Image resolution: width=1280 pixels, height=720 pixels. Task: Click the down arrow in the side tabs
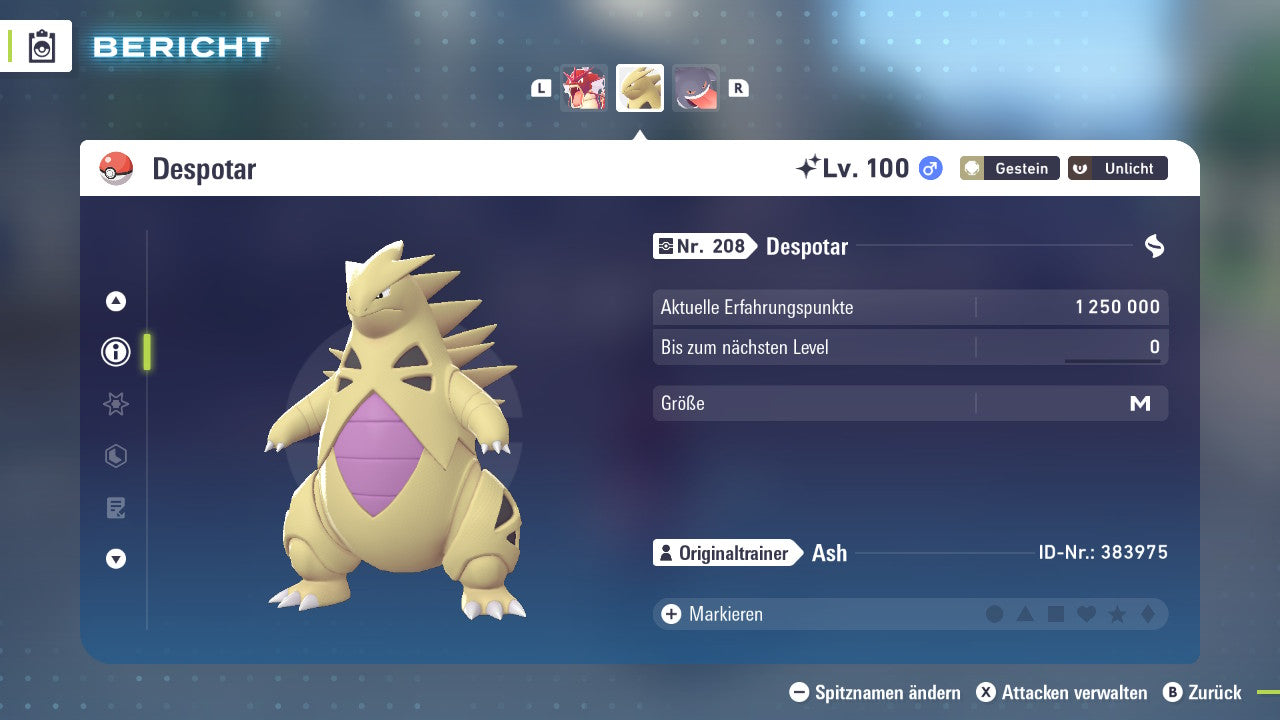click(116, 559)
